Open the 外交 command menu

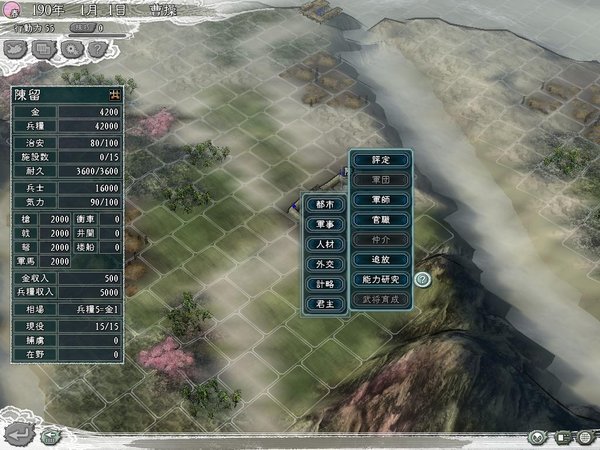click(326, 266)
